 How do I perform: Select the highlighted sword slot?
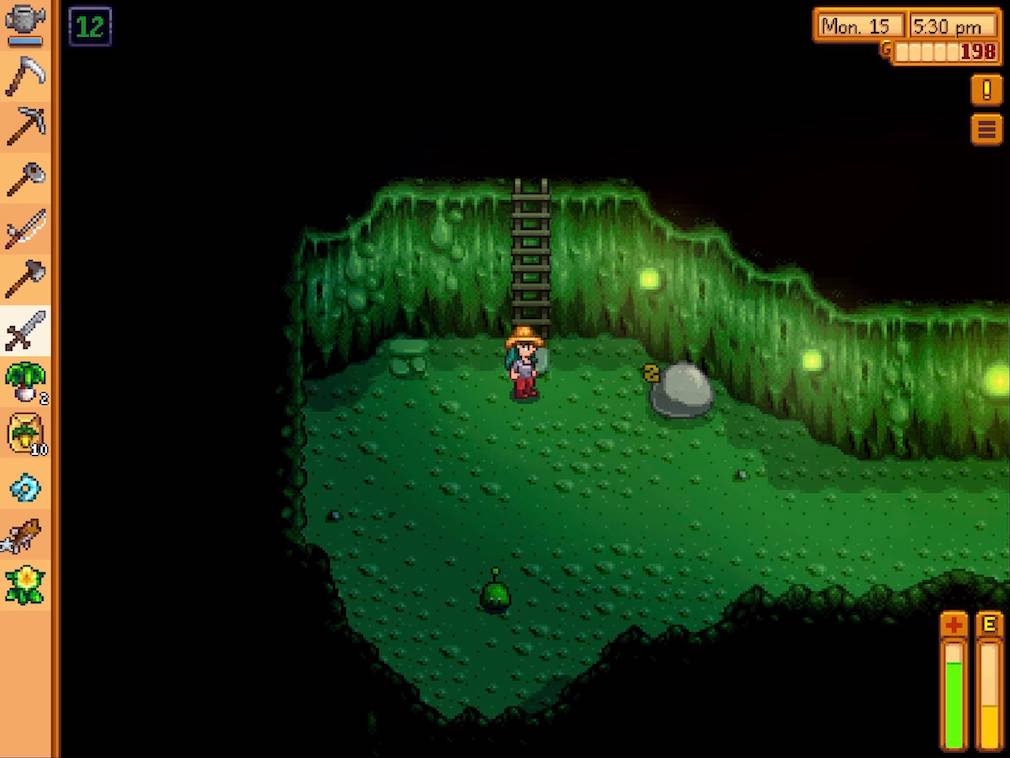(26, 331)
